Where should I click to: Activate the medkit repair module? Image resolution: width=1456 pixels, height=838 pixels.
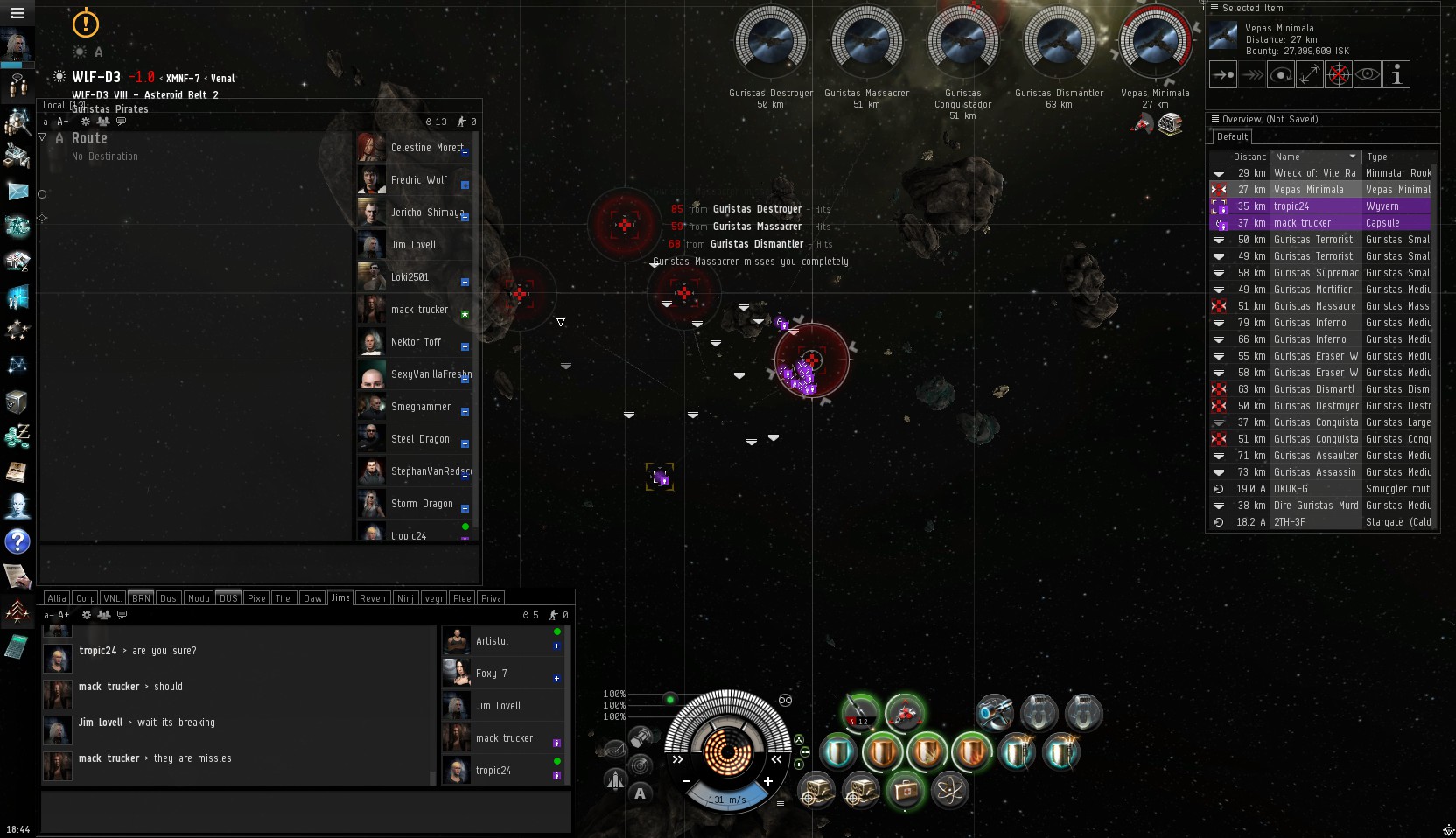(906, 790)
